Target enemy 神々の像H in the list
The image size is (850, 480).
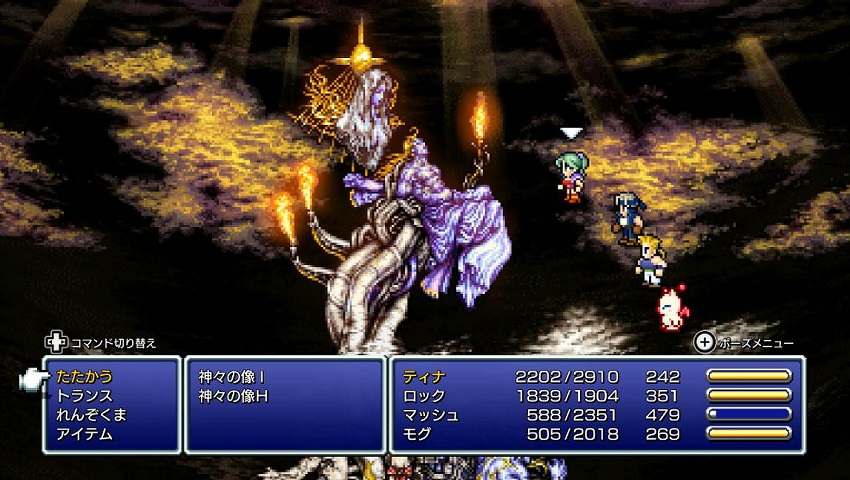[x=234, y=396]
